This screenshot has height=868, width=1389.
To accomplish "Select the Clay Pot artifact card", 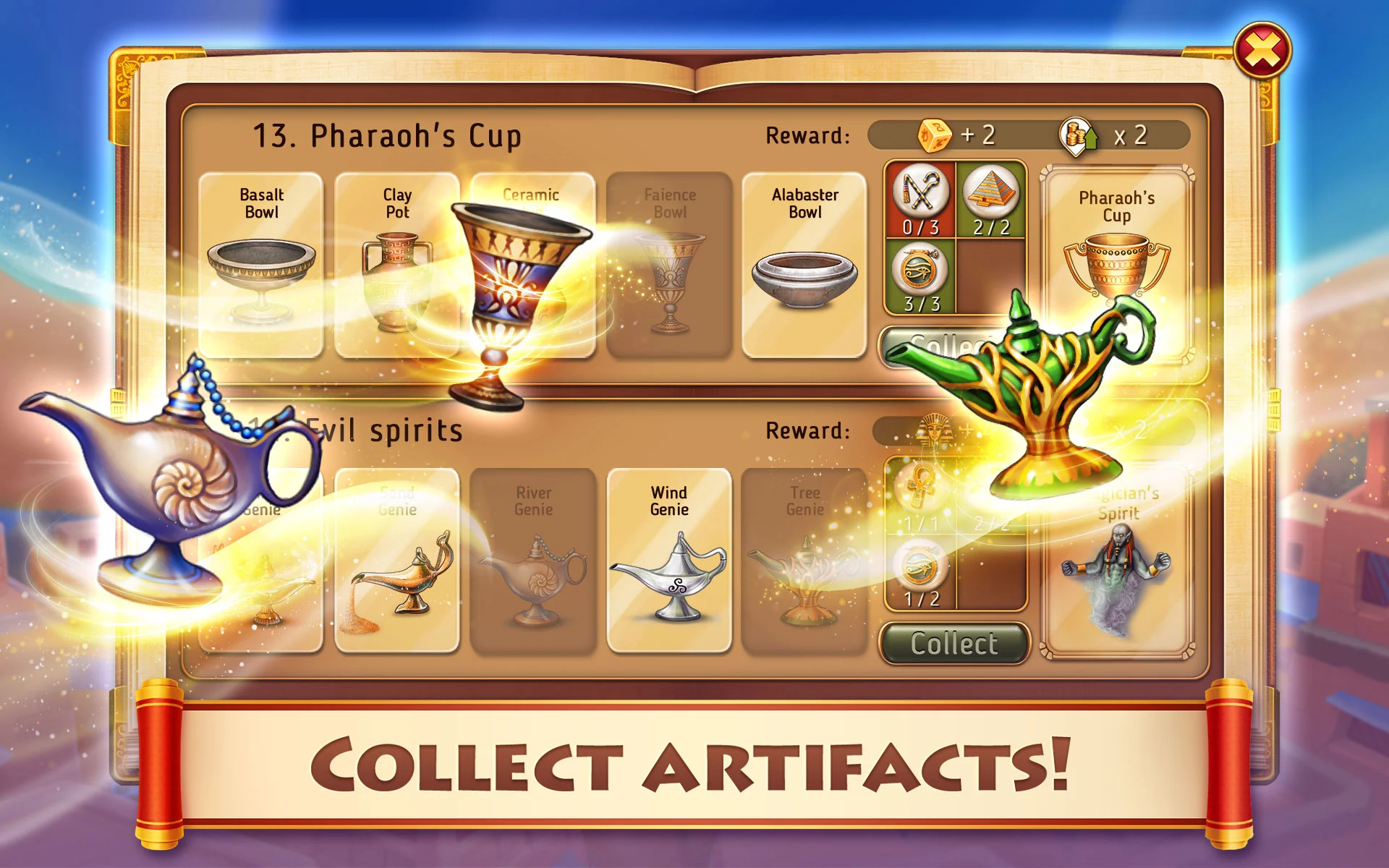I will click(x=396, y=264).
